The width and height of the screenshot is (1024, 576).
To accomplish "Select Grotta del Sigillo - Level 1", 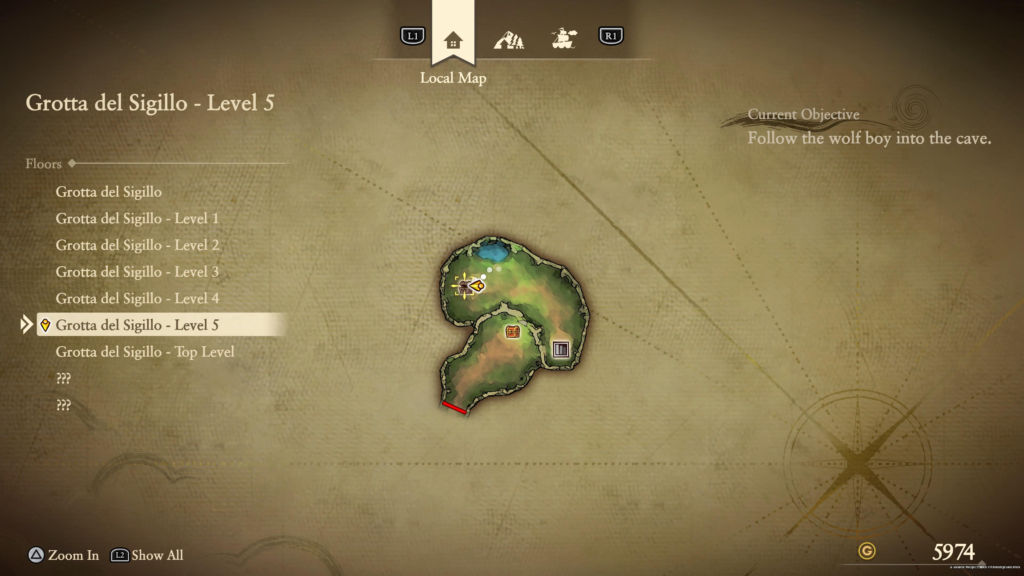I will coord(137,218).
